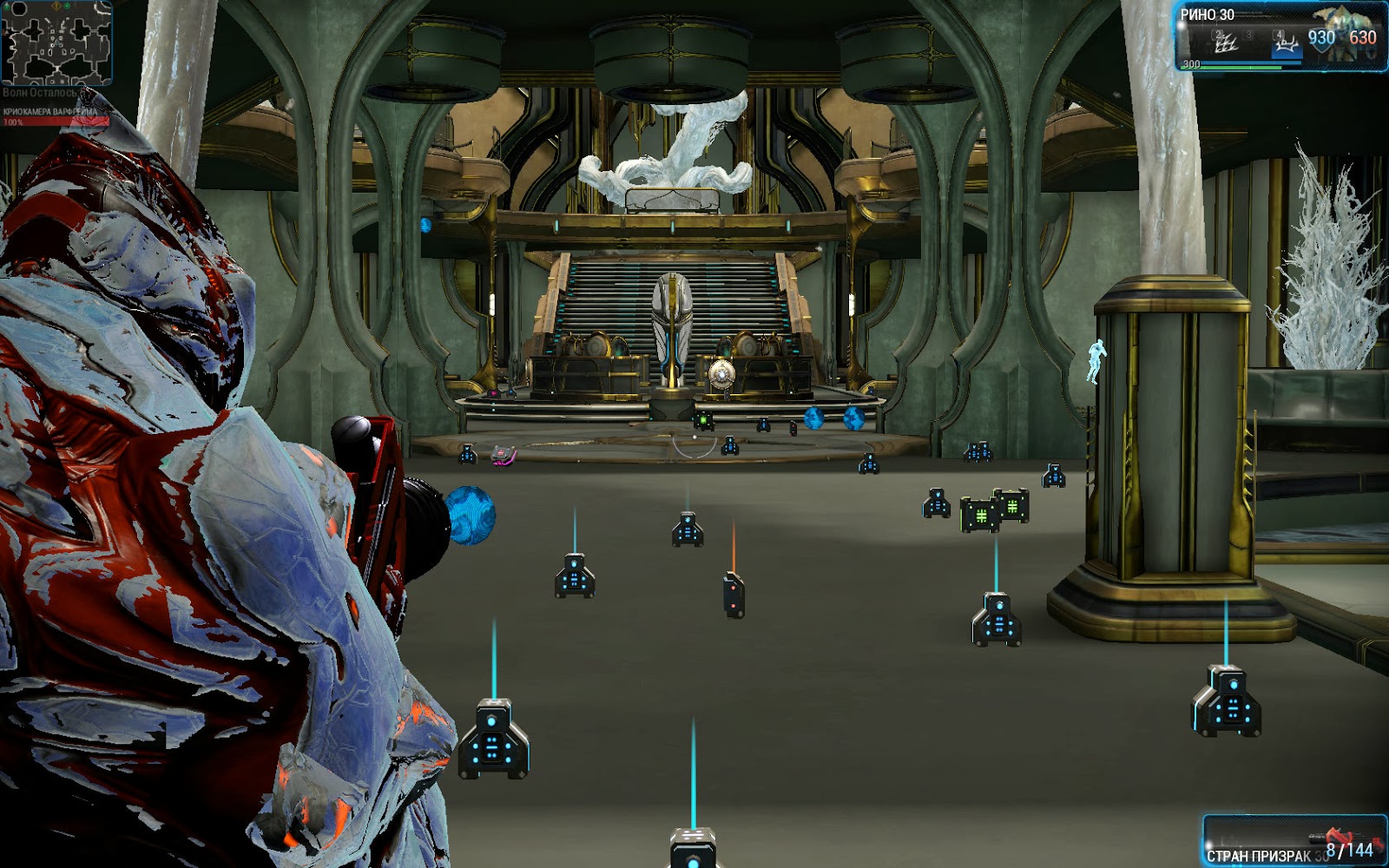This screenshot has width=1389, height=868.
Task: Click the ammo counter reading 8/144
Action: coord(1350,851)
